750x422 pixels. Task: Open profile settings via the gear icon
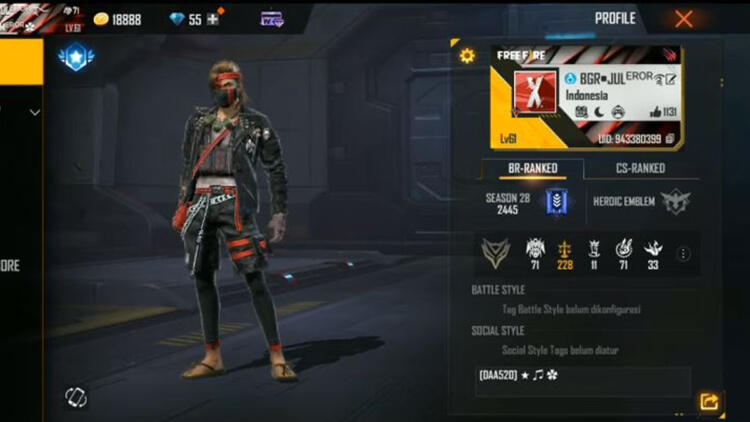(467, 56)
